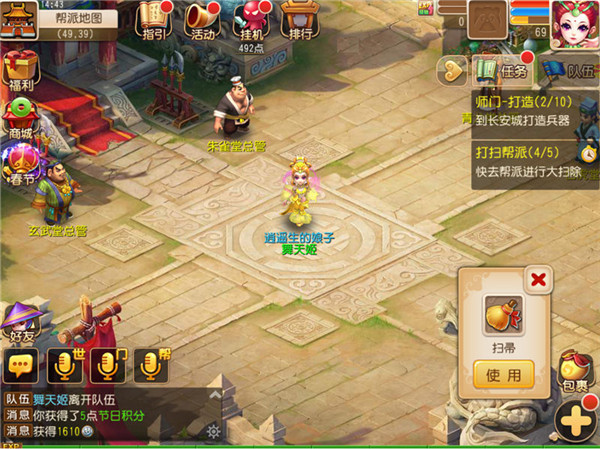The width and height of the screenshot is (600, 449).
Task: Switch to the 任务 quest tab
Action: [504, 69]
